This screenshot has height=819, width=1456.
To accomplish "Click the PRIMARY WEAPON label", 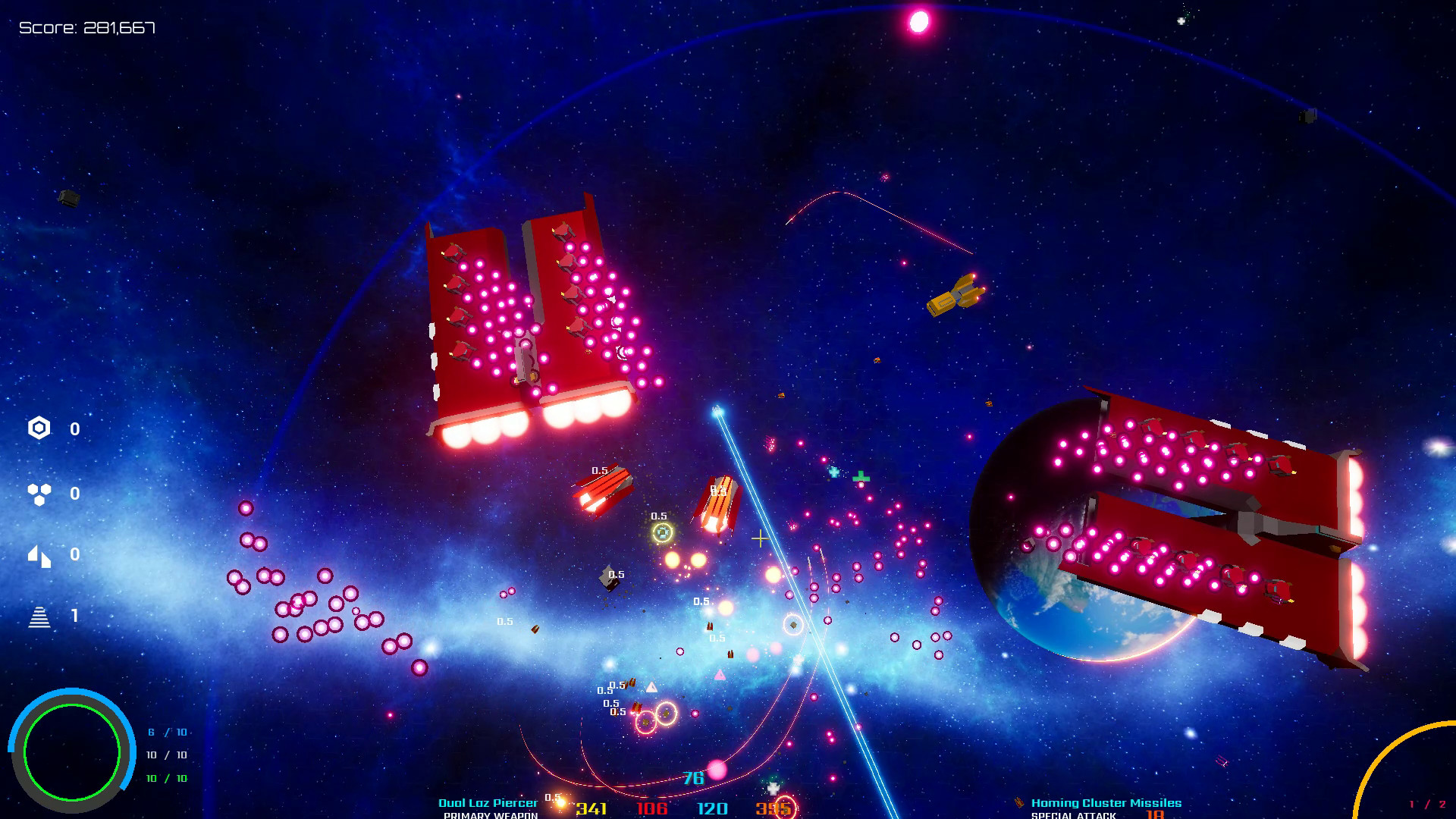I will click(489, 814).
